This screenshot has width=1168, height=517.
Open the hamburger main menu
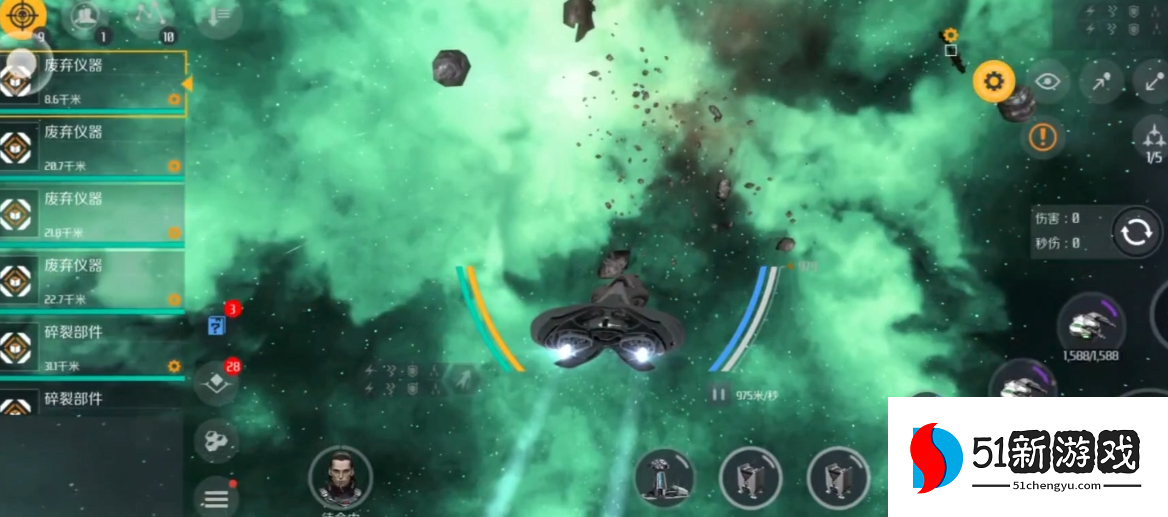tap(216, 496)
